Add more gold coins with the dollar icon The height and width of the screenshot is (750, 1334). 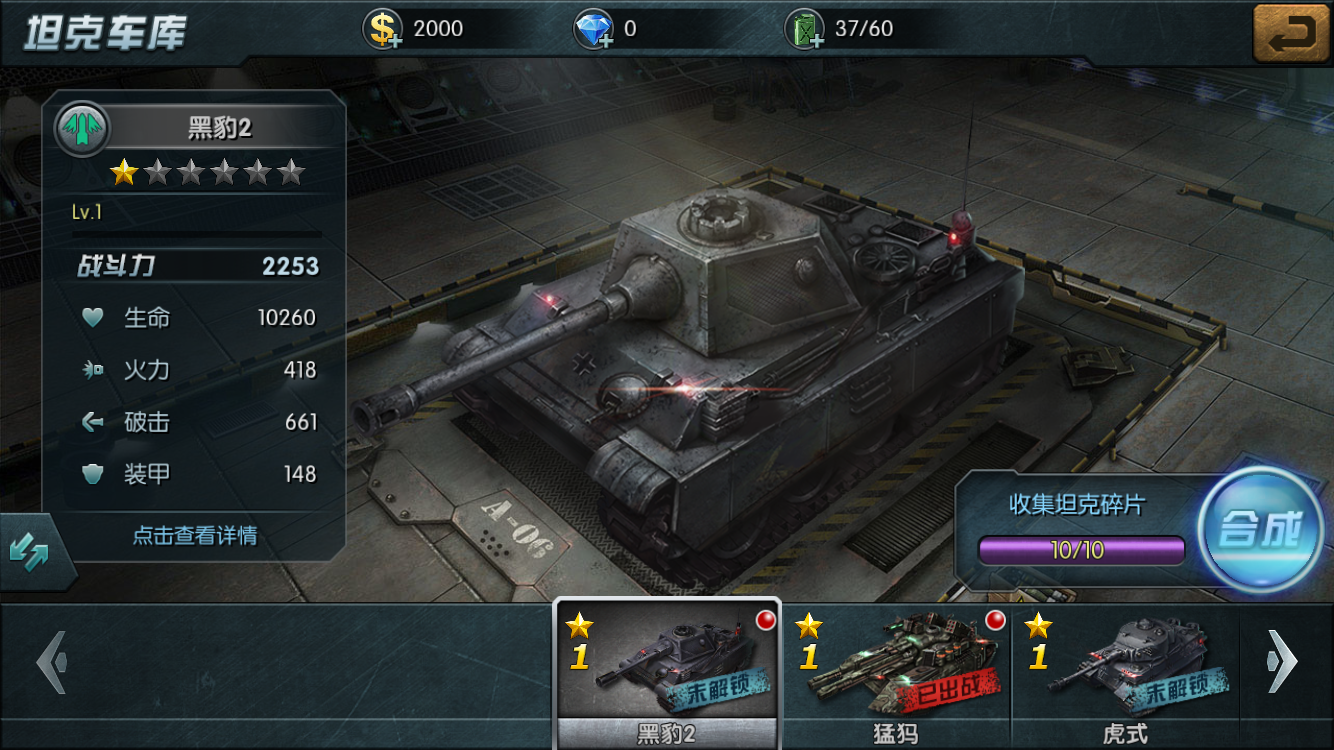(x=384, y=29)
